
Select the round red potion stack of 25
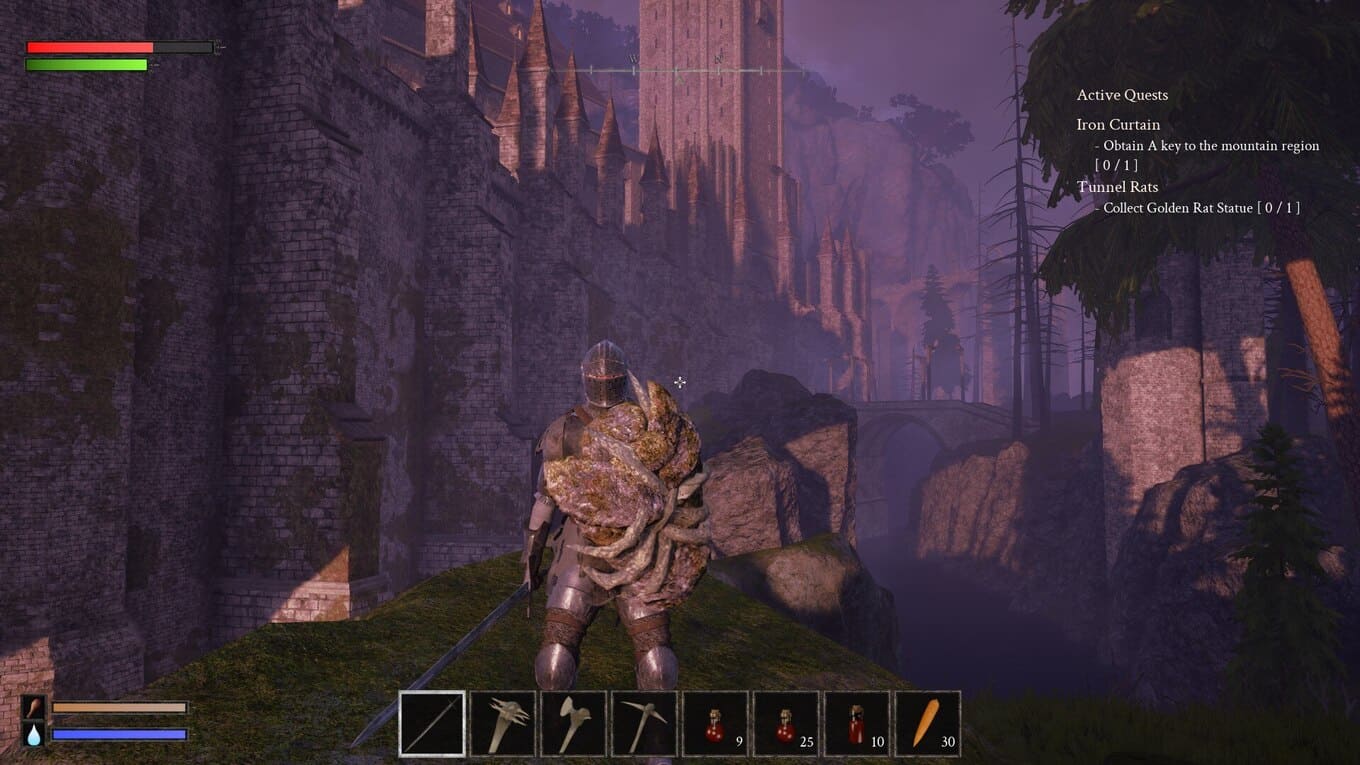[786, 723]
